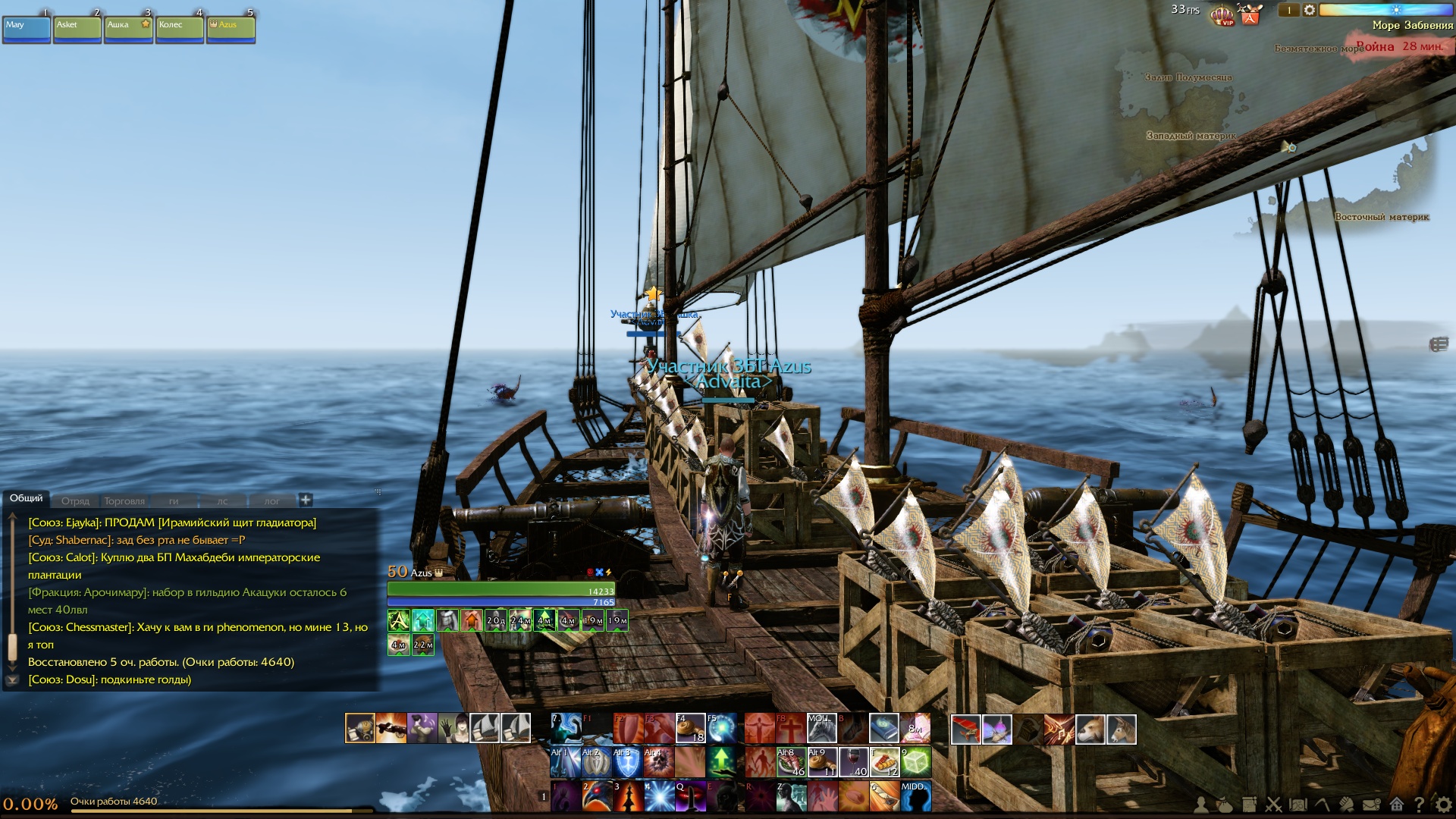
Task: Switch to the Торговля chat tab
Action: tap(124, 501)
